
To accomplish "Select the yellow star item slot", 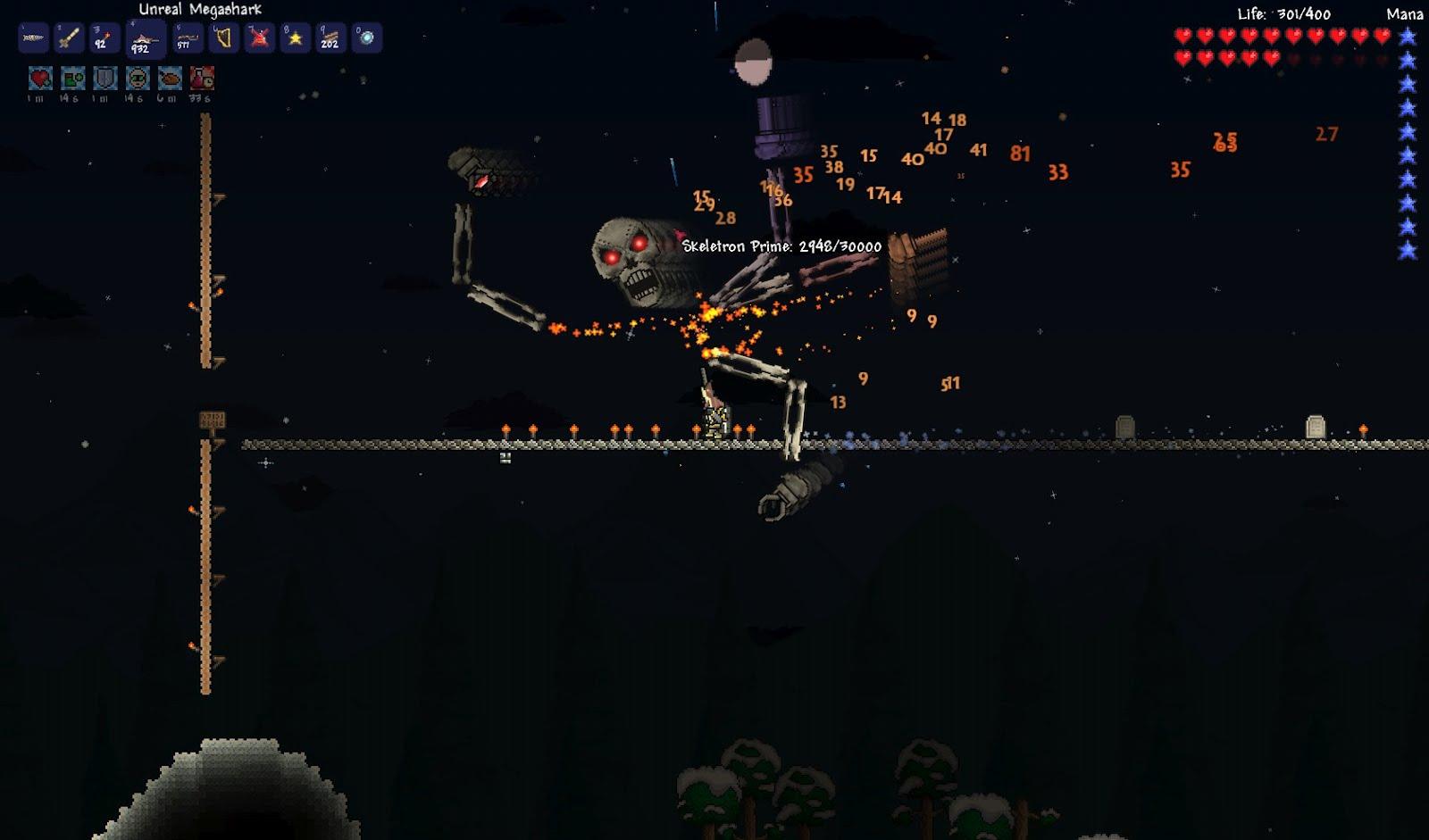I will [x=296, y=38].
